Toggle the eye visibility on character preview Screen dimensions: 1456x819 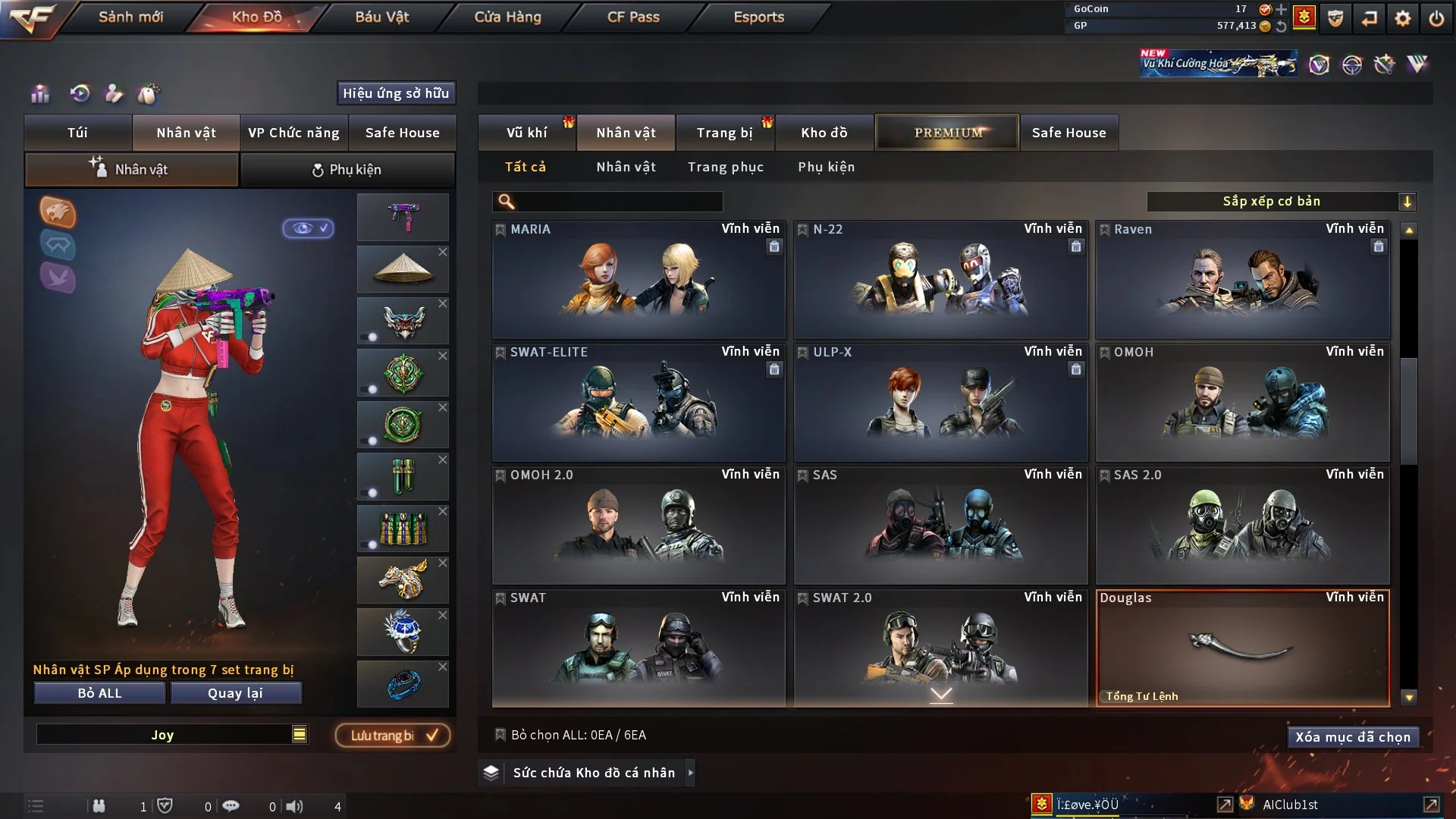(307, 229)
